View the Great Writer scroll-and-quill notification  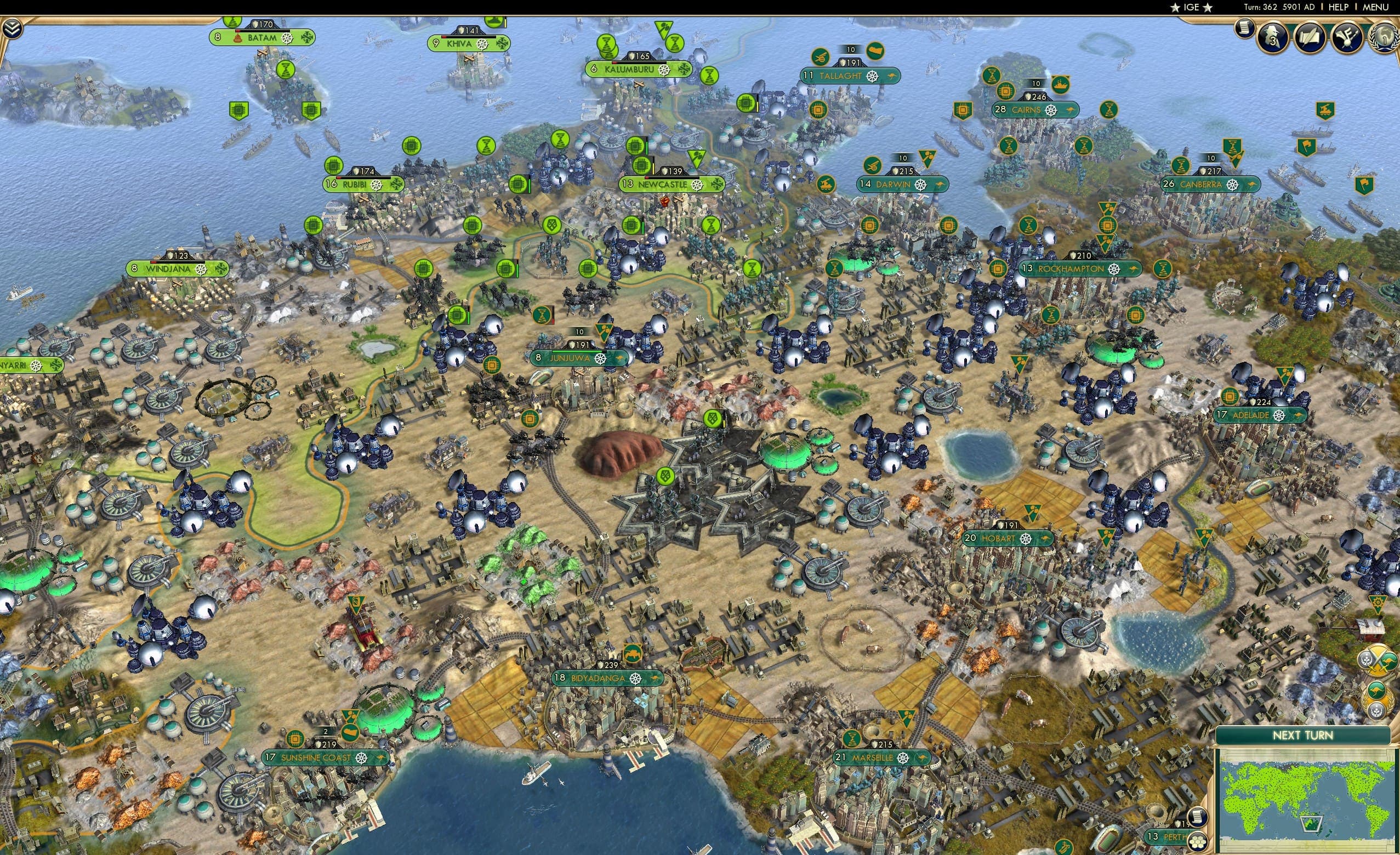click(1311, 37)
